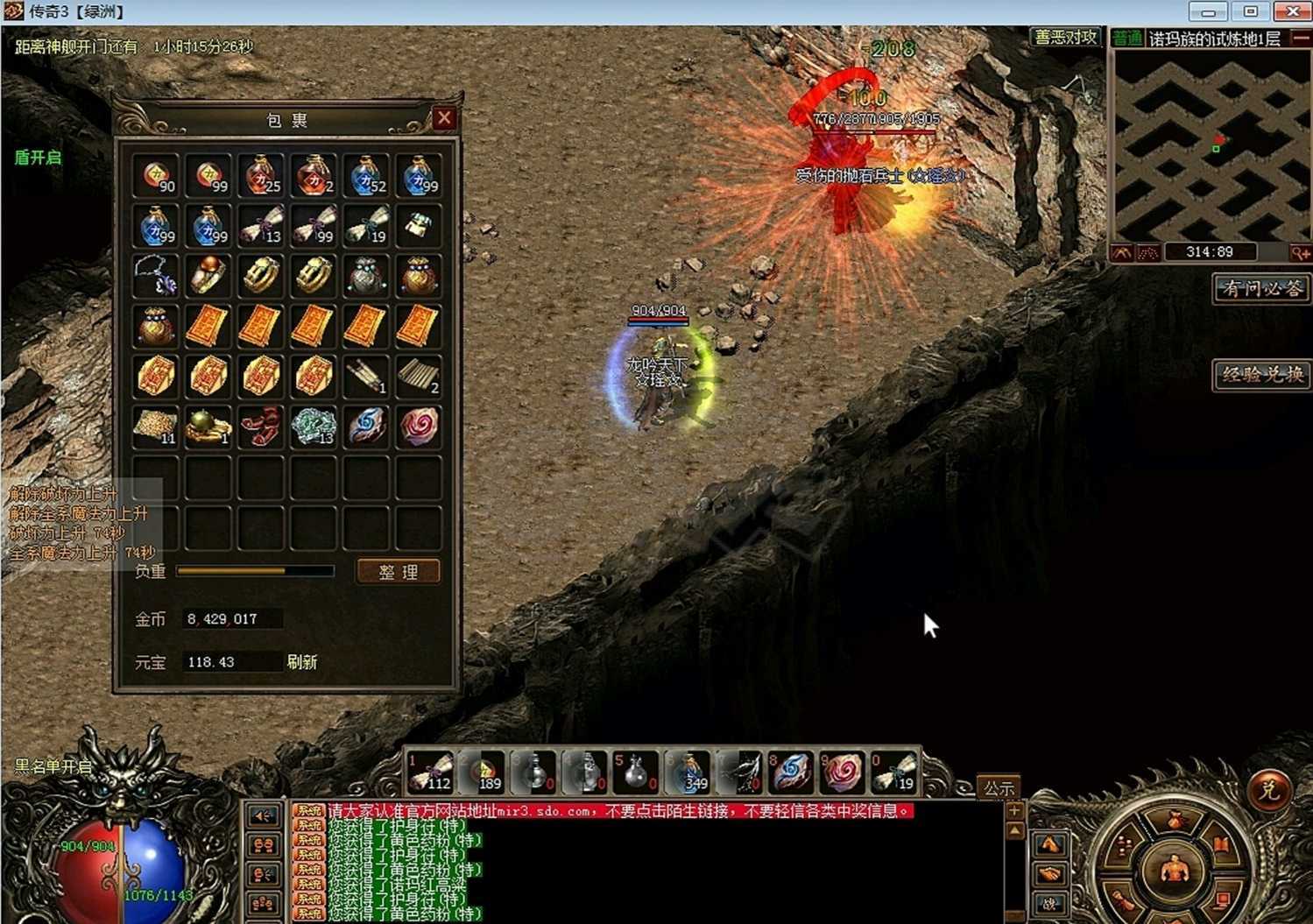Select the red boots in the bag
The image size is (1313, 924).
click(261, 427)
